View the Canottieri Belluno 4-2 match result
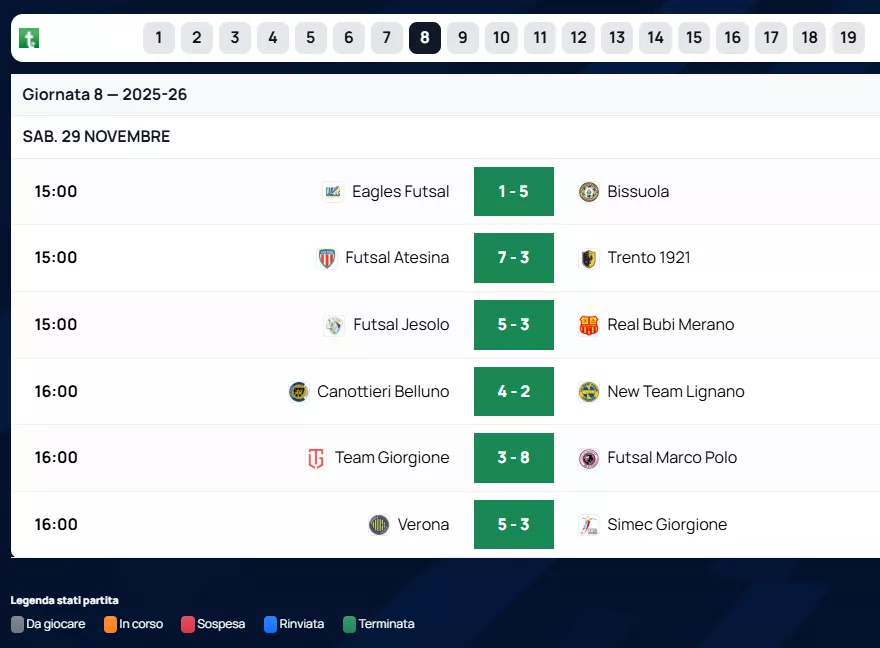The width and height of the screenshot is (880, 648). pyautogui.click(x=513, y=391)
